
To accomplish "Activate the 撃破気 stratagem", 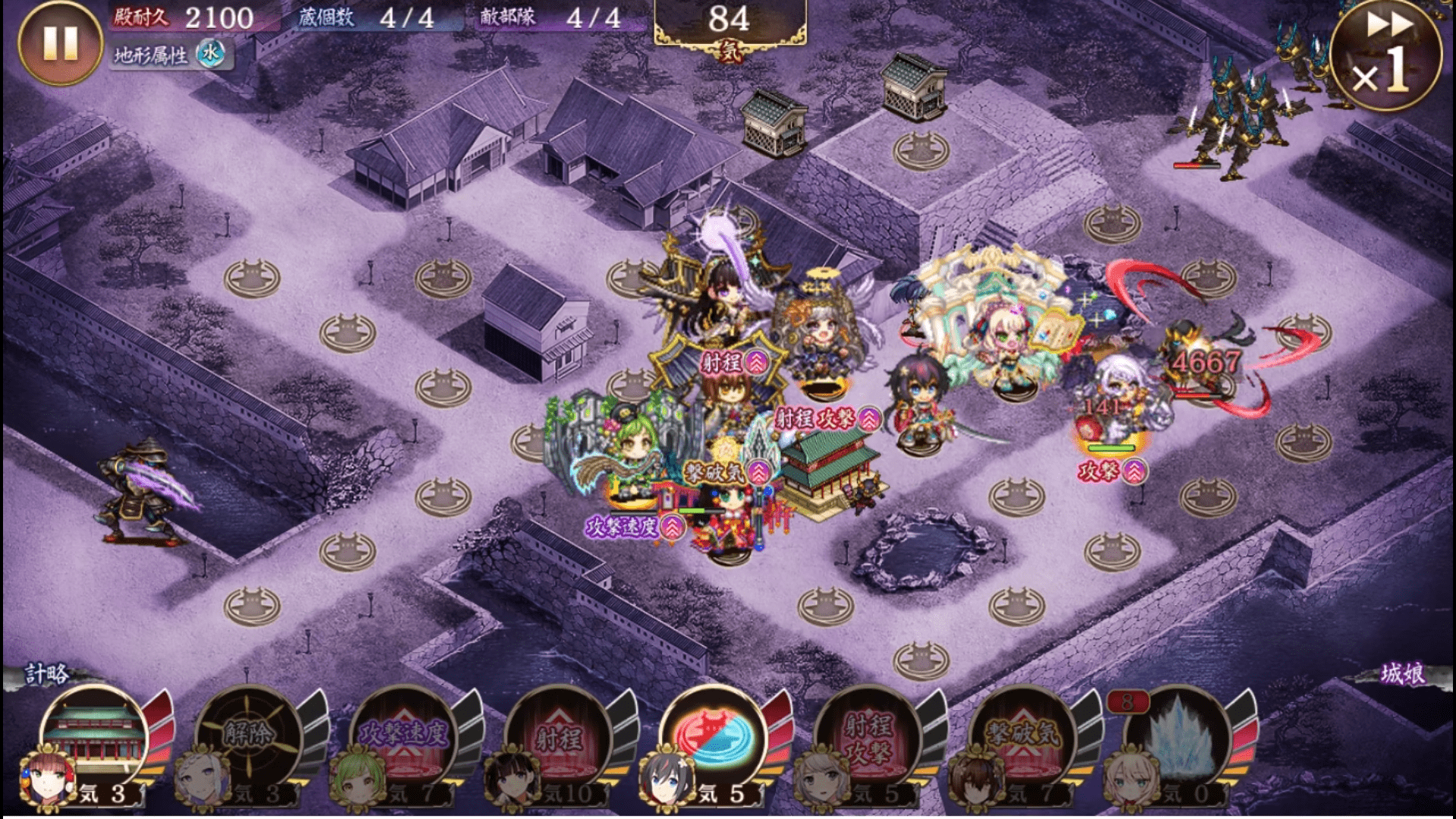I will coord(1022,734).
